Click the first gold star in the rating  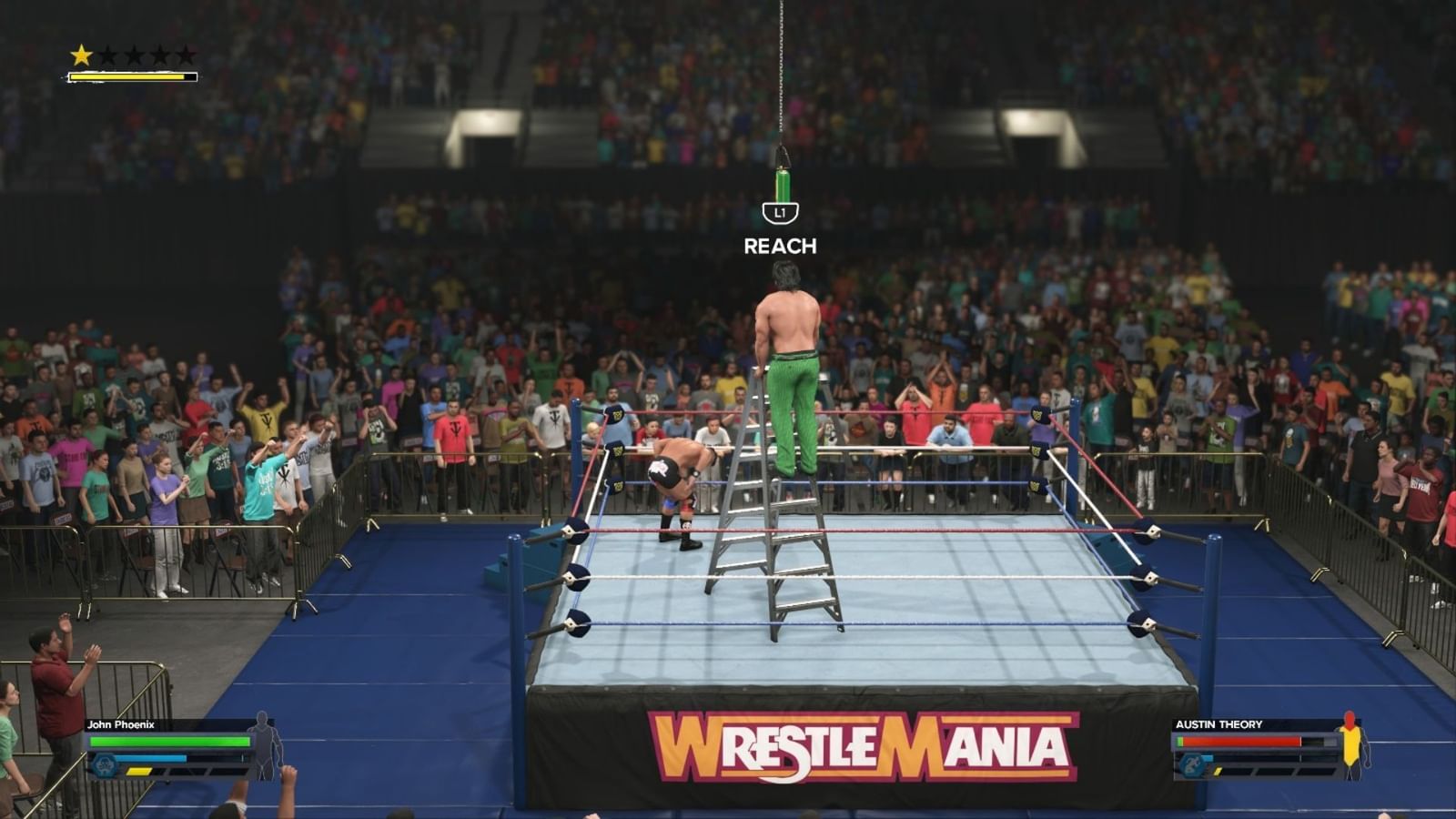click(x=80, y=55)
